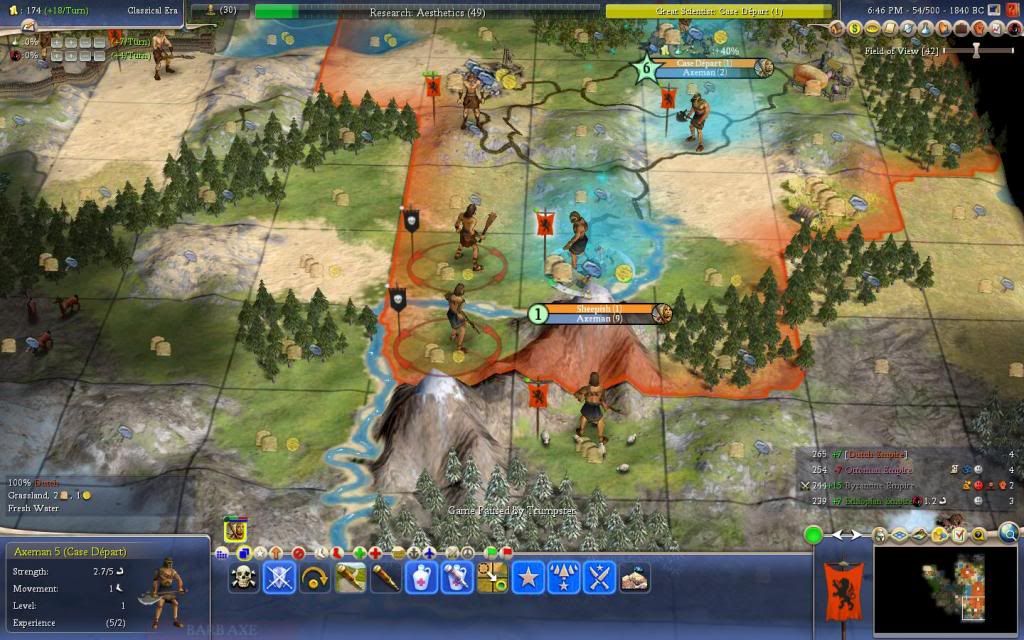The image size is (1024, 640).
Task: Open the Financial Advisor dollar sign icon
Action: 853,29
